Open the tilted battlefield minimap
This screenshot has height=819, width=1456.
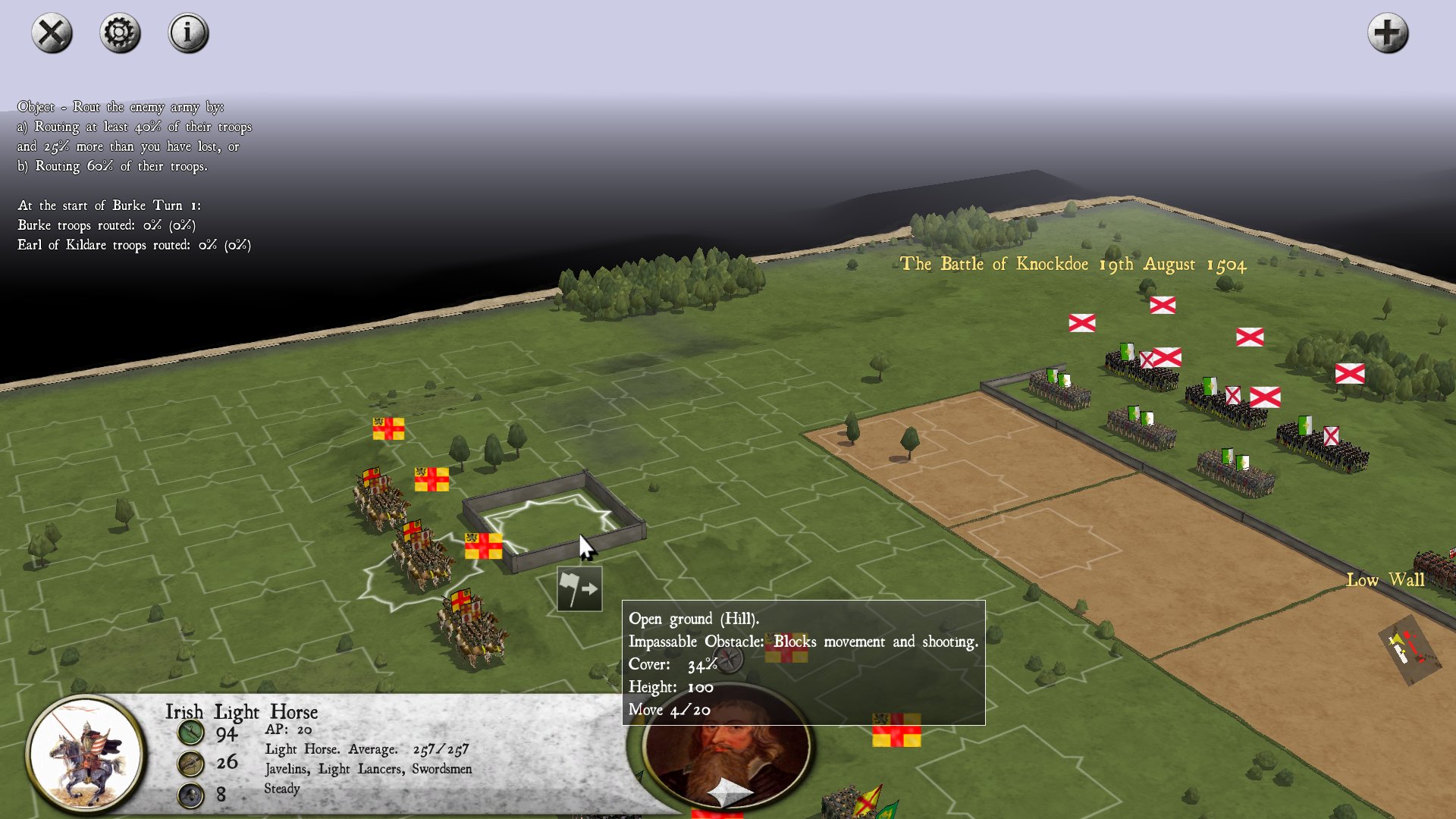coord(1410,650)
